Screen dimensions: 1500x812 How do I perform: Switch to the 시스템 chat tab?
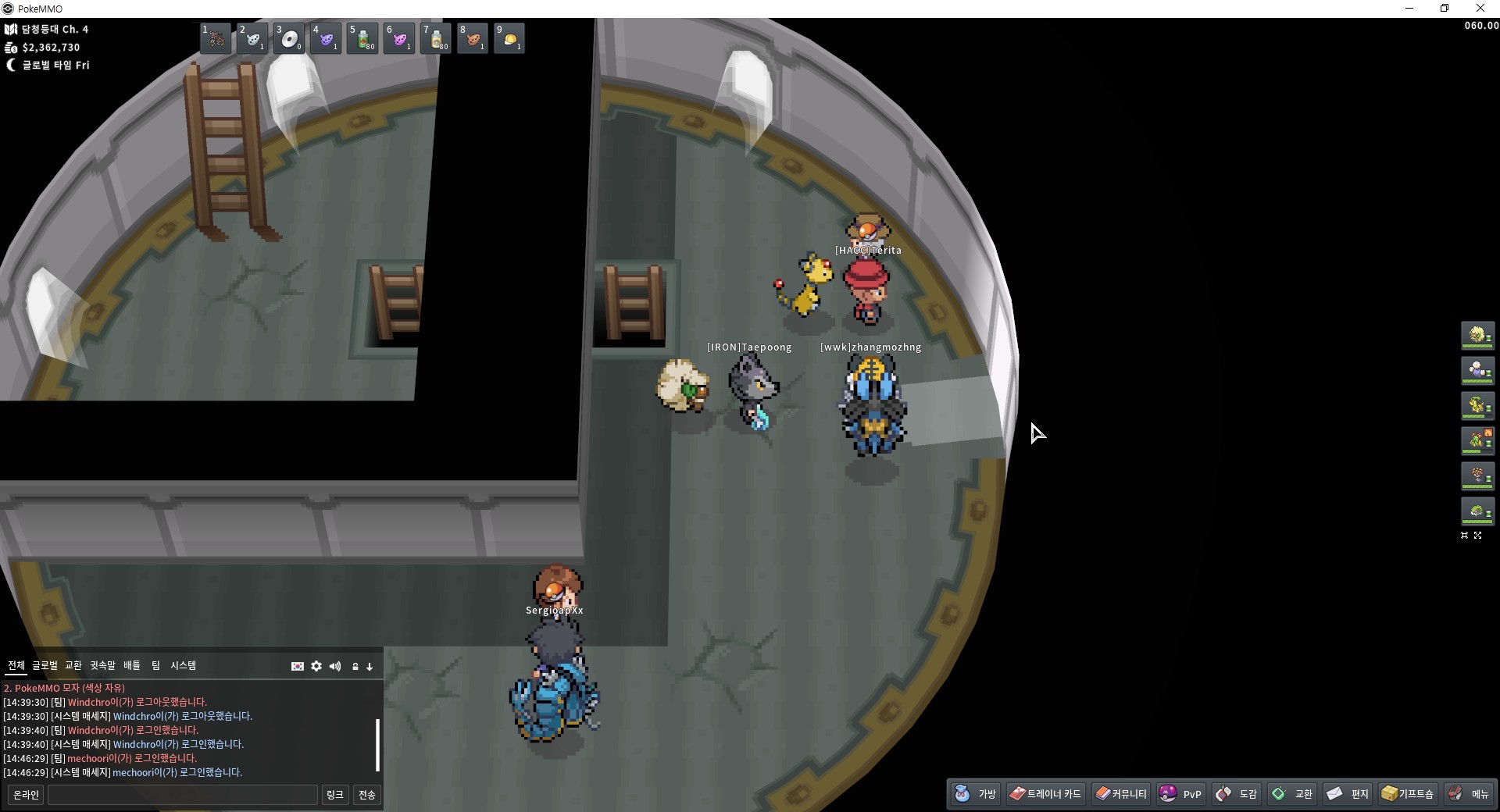click(x=183, y=665)
